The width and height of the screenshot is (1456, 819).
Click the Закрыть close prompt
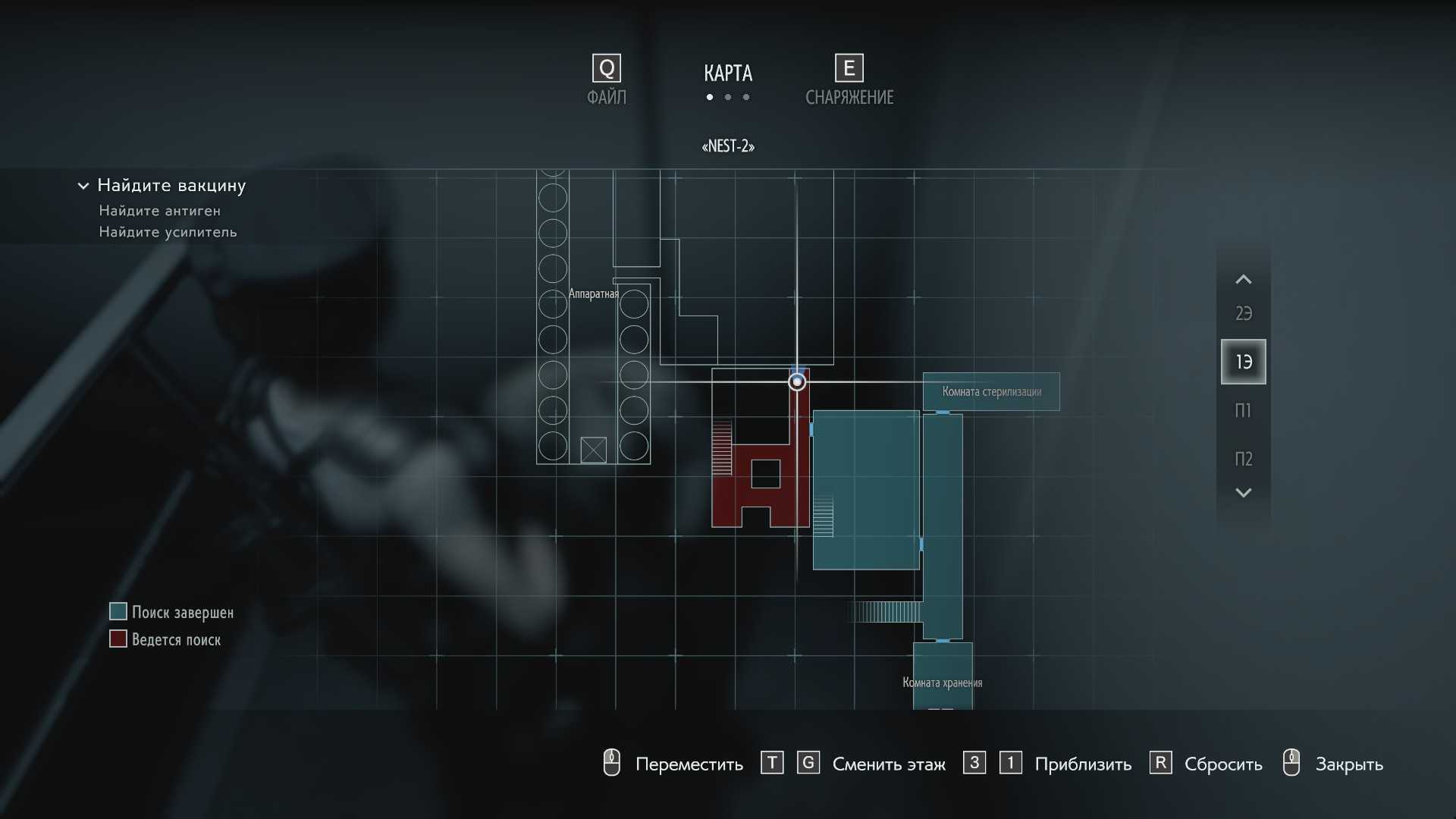pyautogui.click(x=1348, y=764)
